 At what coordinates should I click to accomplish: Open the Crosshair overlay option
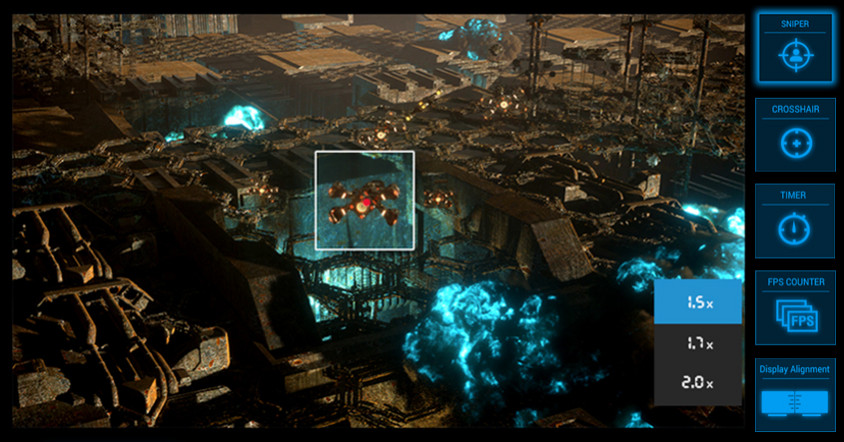pyautogui.click(x=795, y=135)
